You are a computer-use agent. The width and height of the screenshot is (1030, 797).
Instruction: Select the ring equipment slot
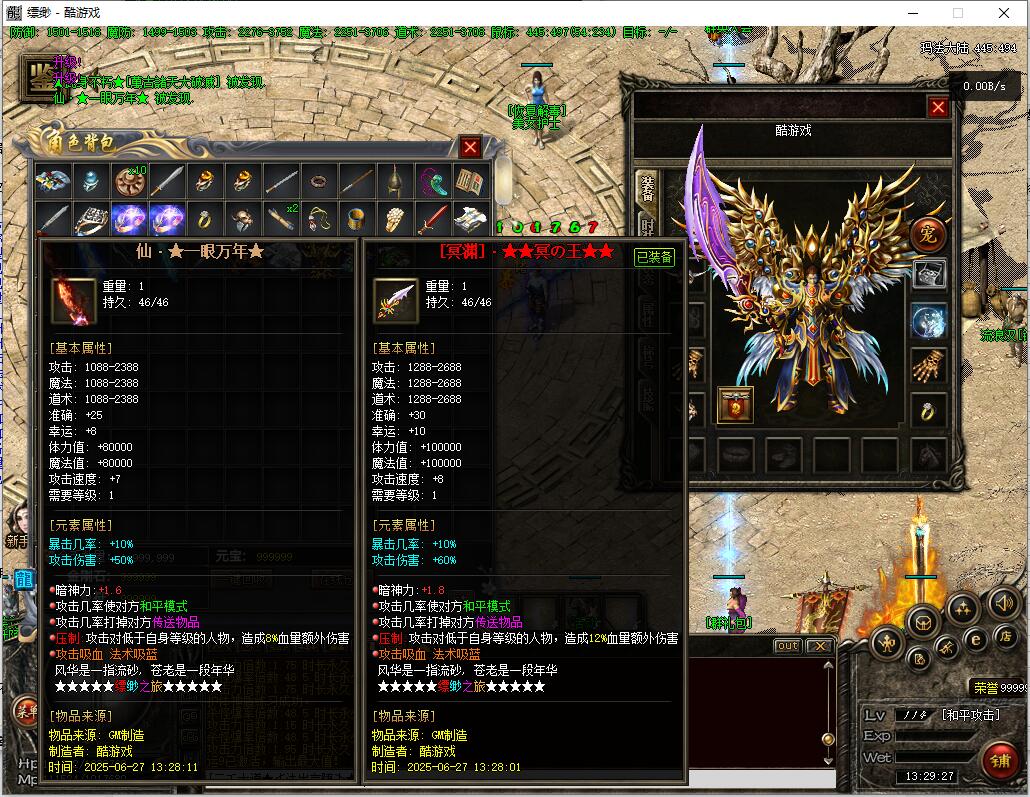(x=929, y=409)
